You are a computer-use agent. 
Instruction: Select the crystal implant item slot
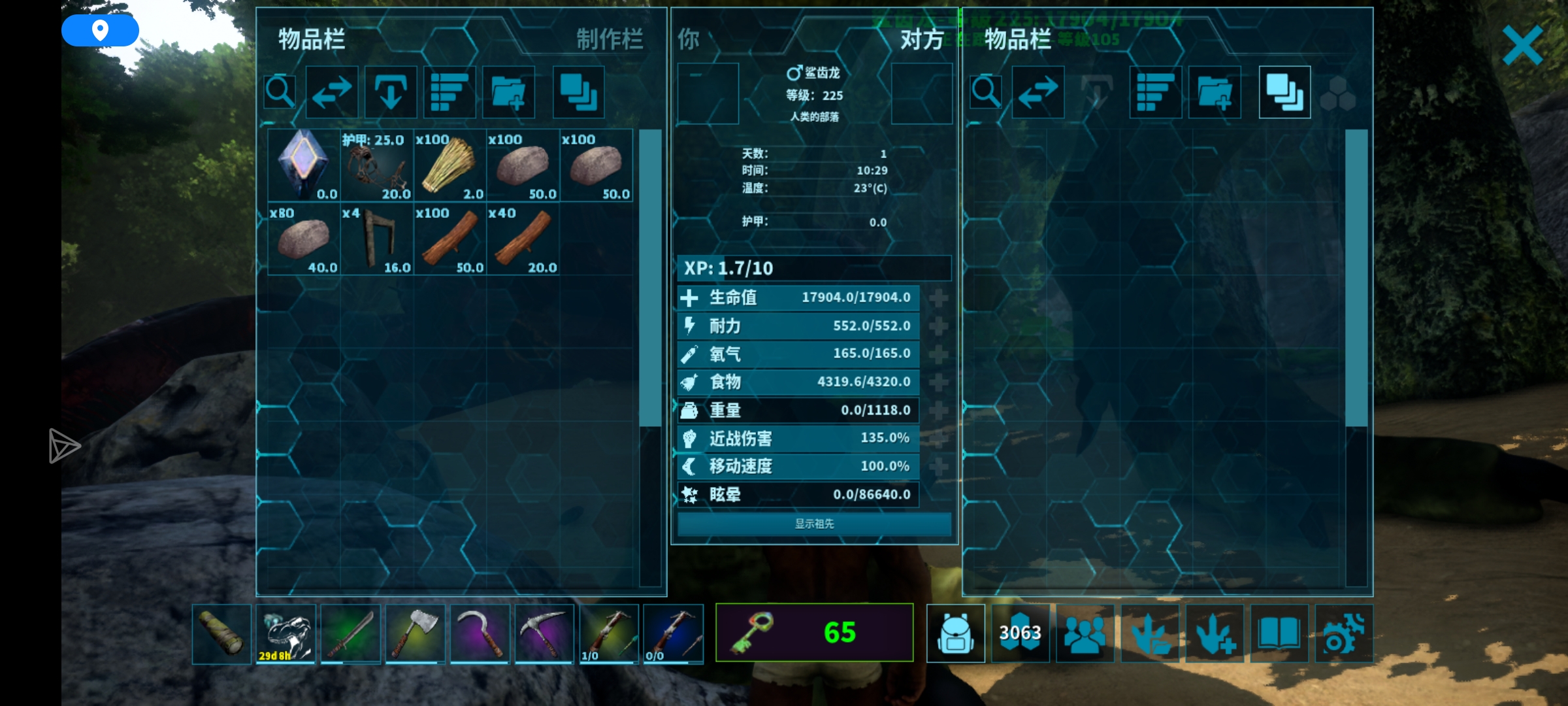[x=304, y=165]
